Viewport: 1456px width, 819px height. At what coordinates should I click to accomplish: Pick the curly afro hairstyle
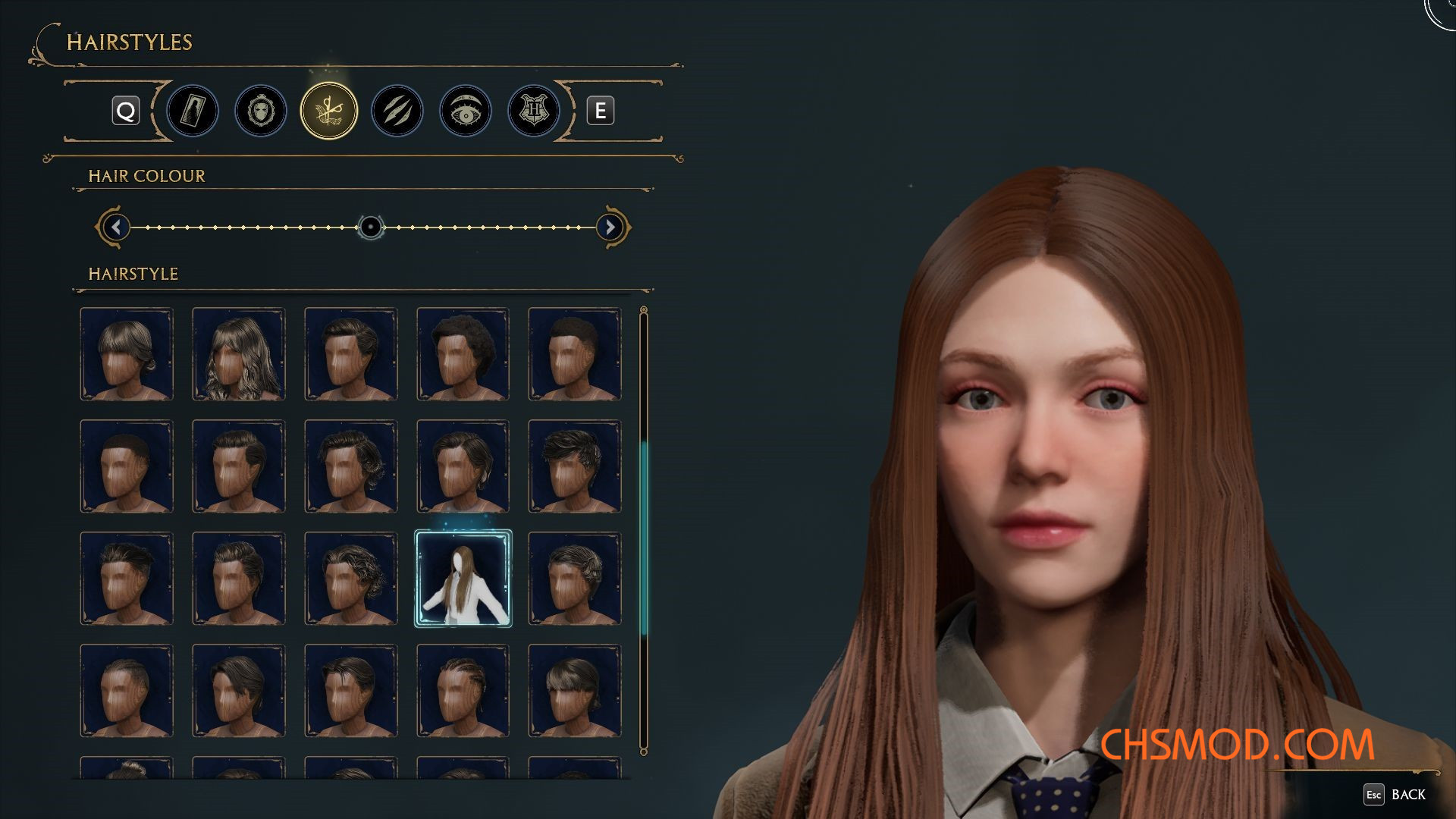click(463, 354)
